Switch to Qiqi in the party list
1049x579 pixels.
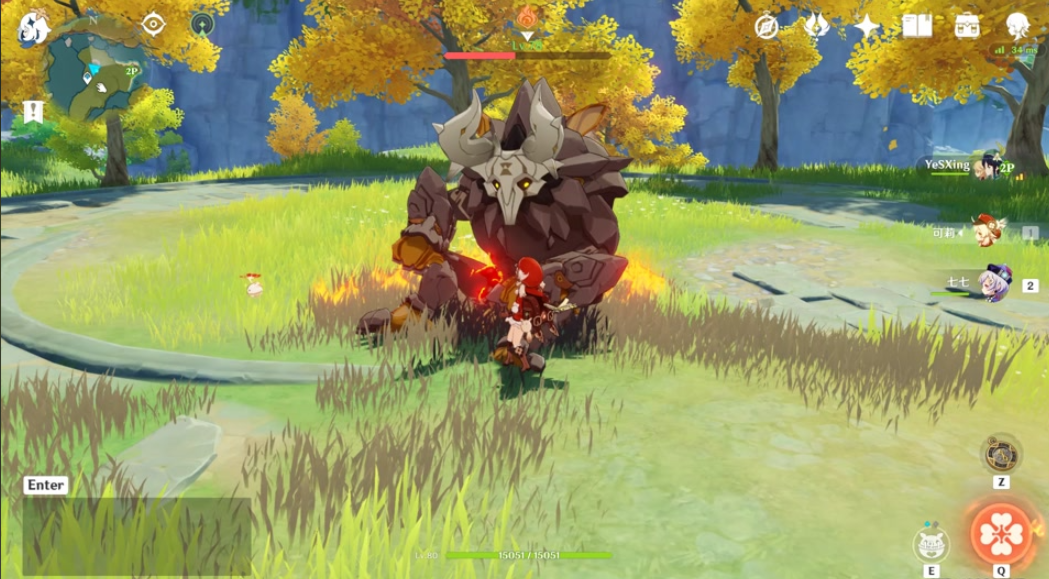(988, 283)
